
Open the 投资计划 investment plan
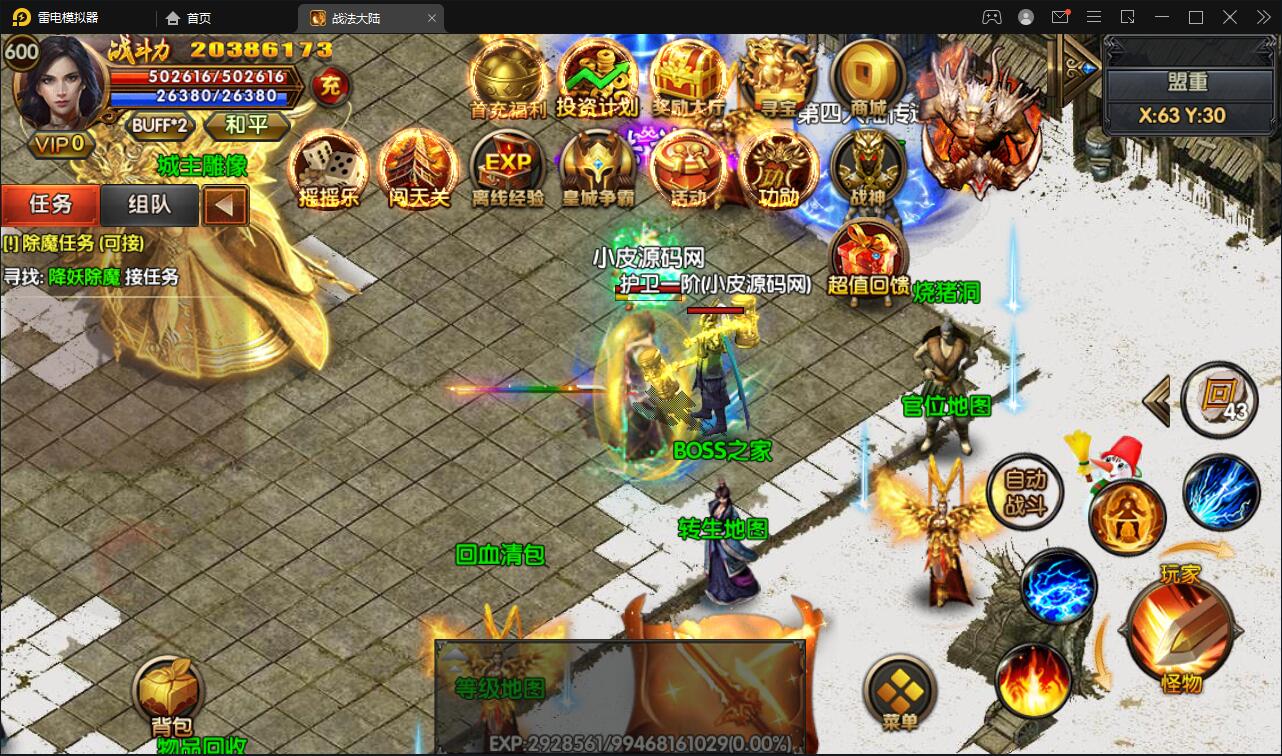pos(597,78)
